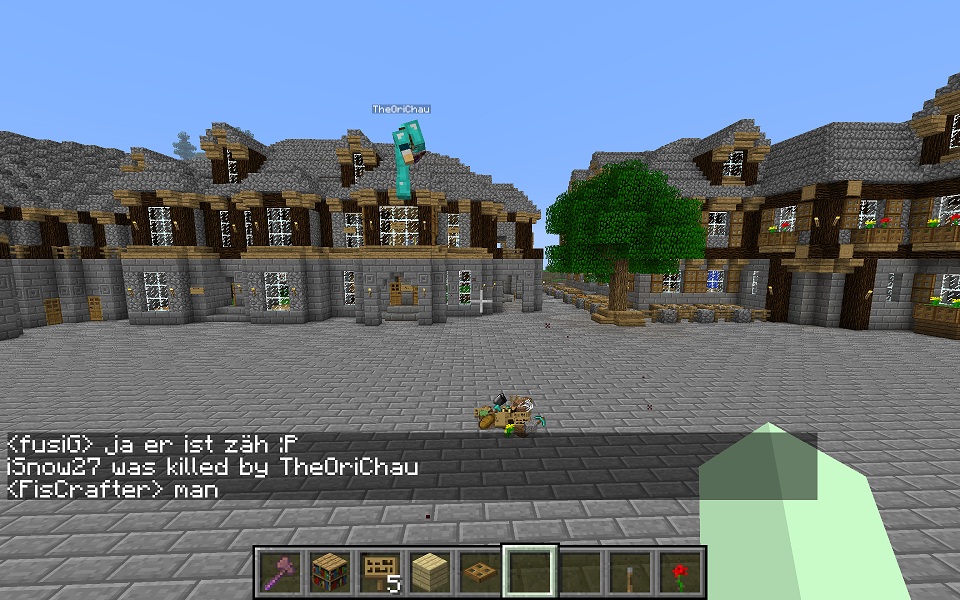The image size is (960, 600).
Task: Select the stack of five signs
Action: (379, 573)
